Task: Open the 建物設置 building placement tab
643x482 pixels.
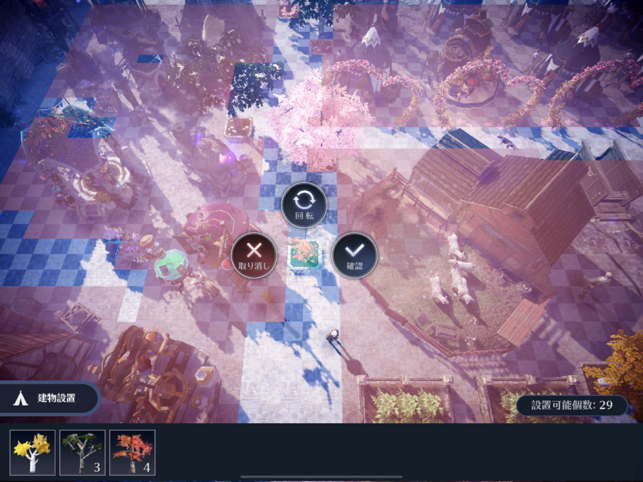Action: pyautogui.click(x=50, y=398)
